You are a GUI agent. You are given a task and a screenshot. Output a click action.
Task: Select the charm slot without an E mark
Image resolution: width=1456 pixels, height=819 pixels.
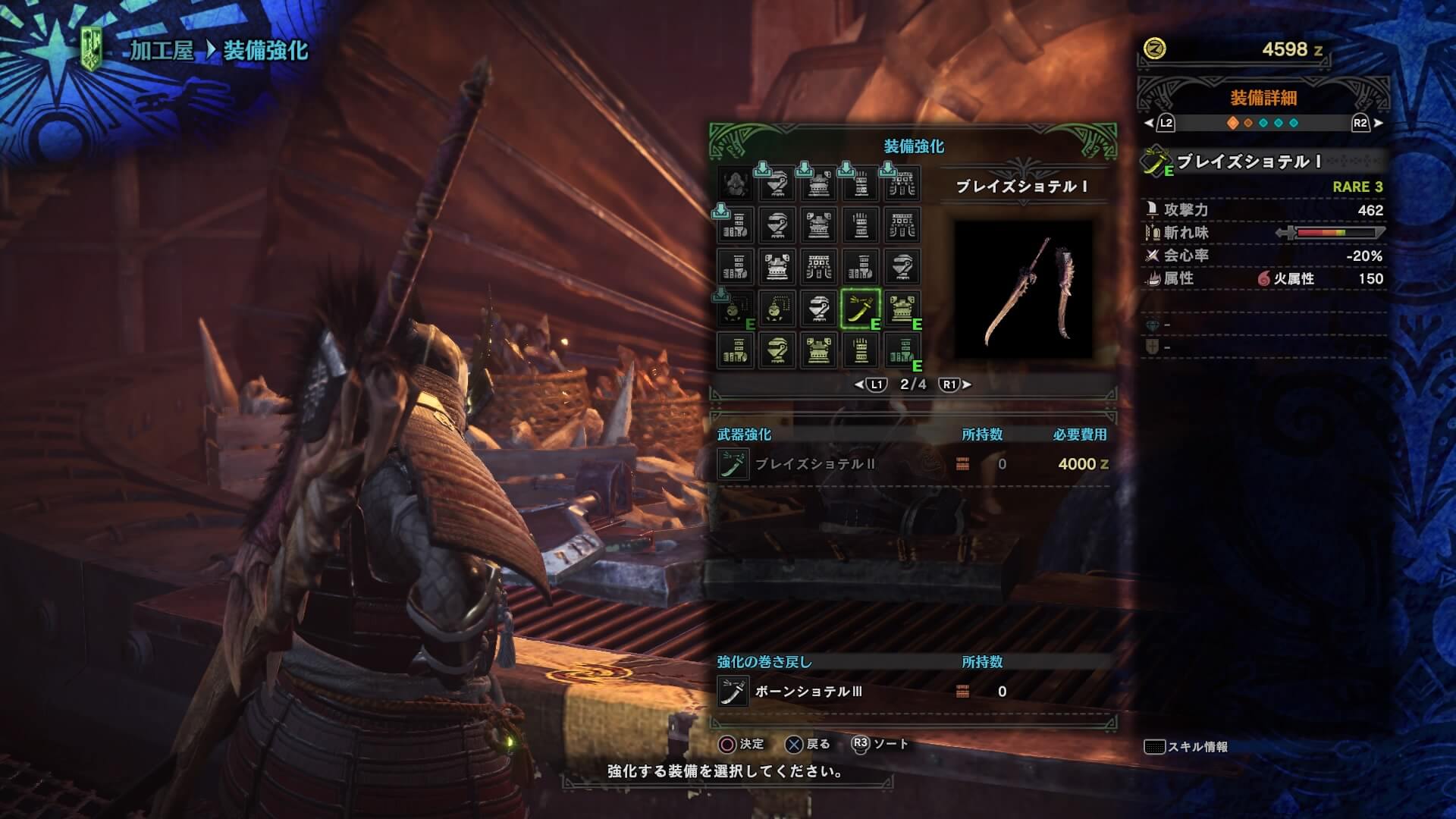coord(777,309)
